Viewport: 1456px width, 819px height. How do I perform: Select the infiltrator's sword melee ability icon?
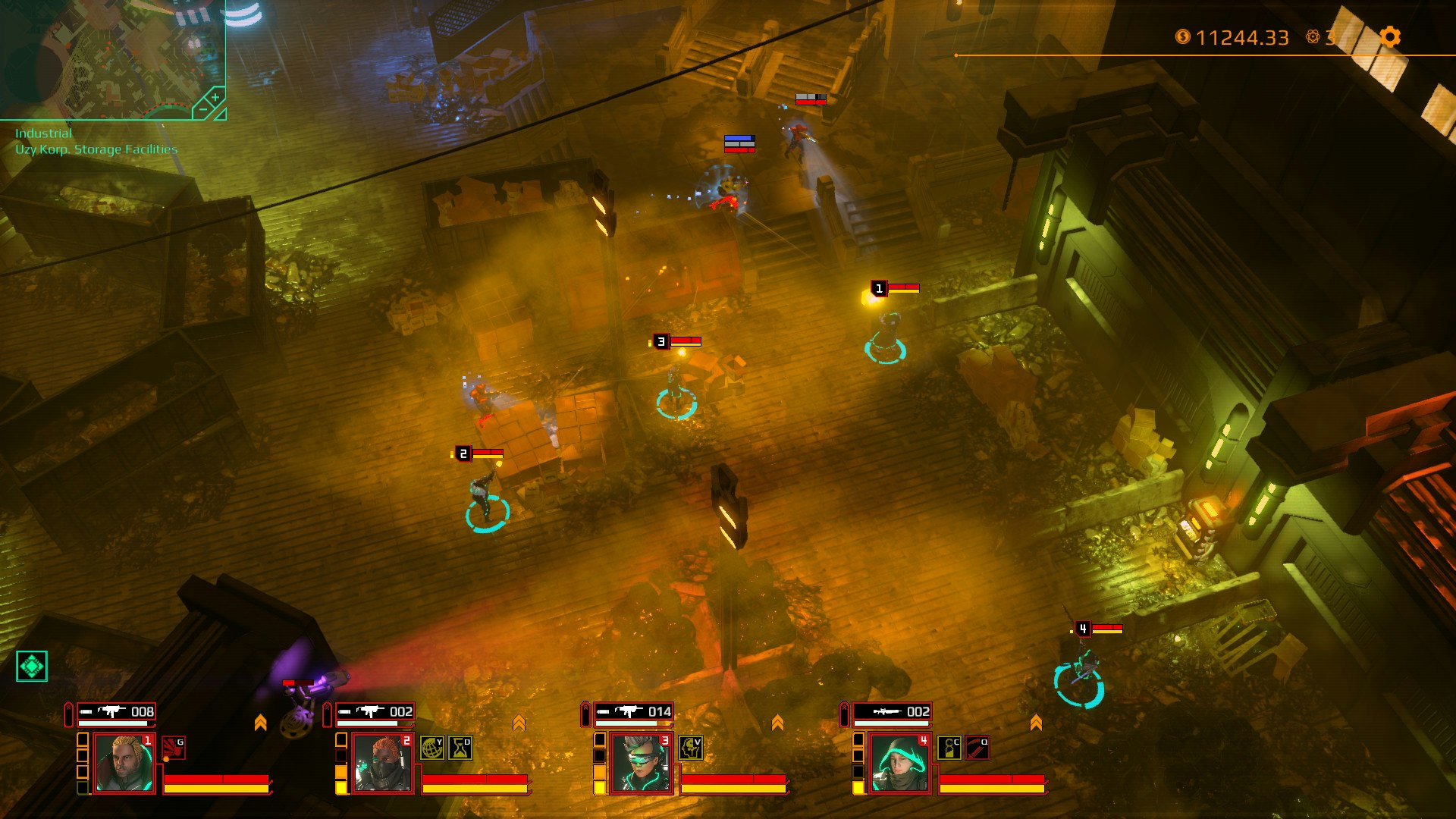coord(977,748)
